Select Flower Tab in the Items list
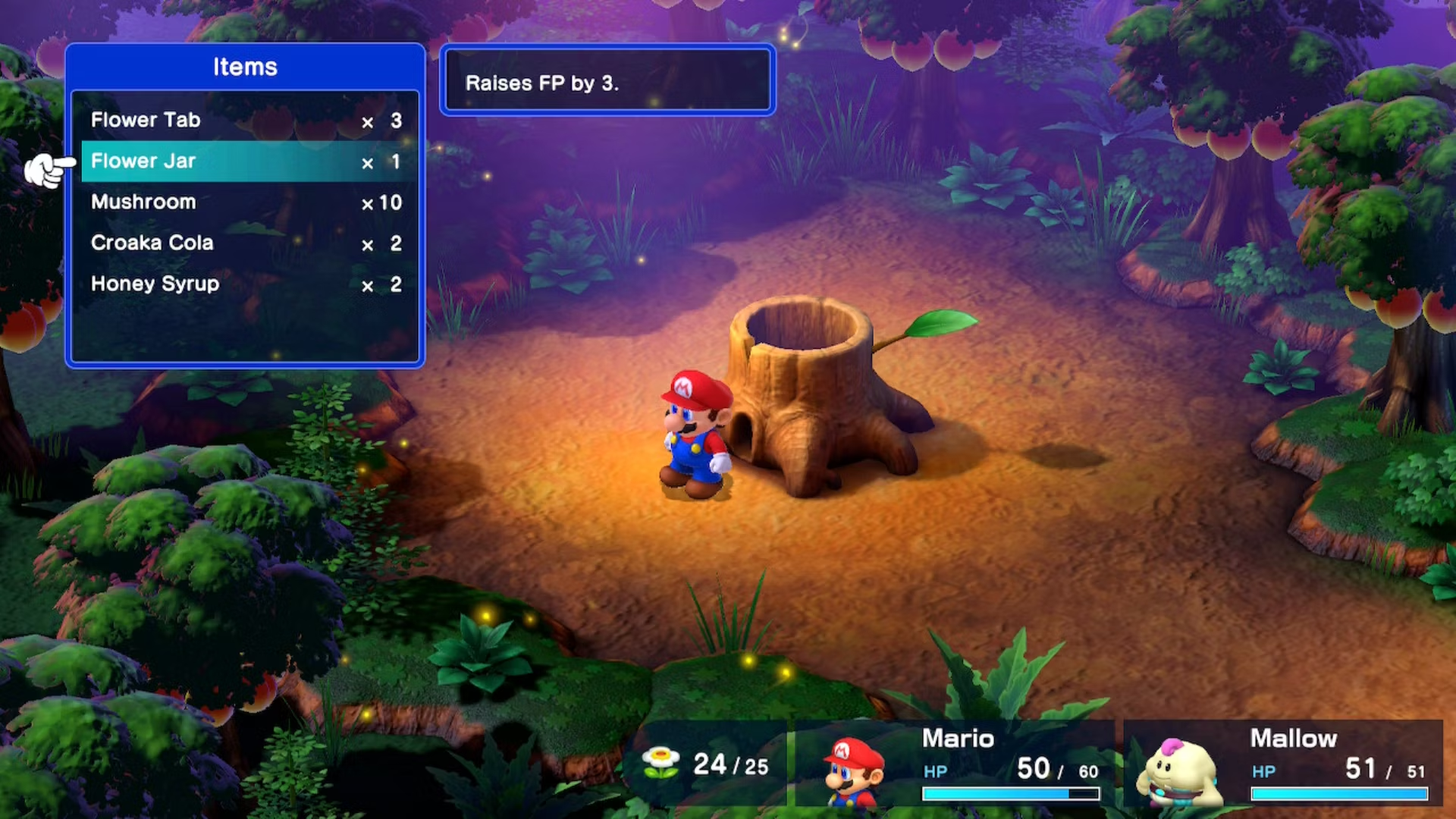 pos(244,120)
